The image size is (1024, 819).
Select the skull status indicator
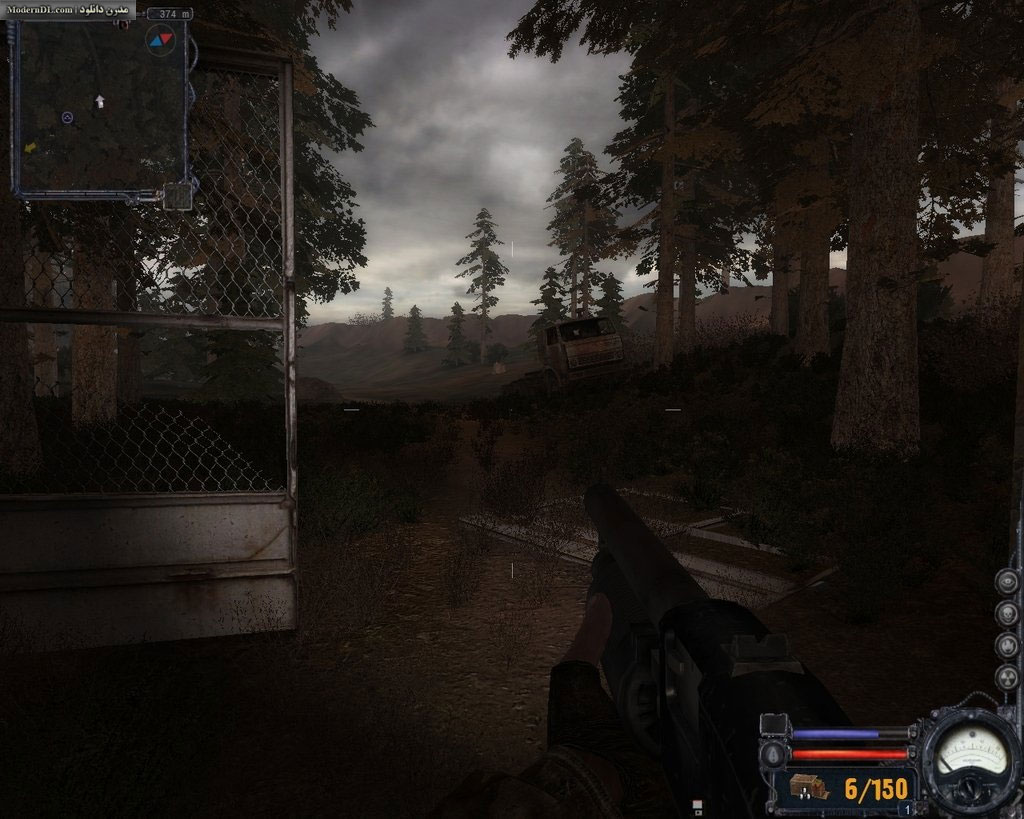(x=1006, y=613)
